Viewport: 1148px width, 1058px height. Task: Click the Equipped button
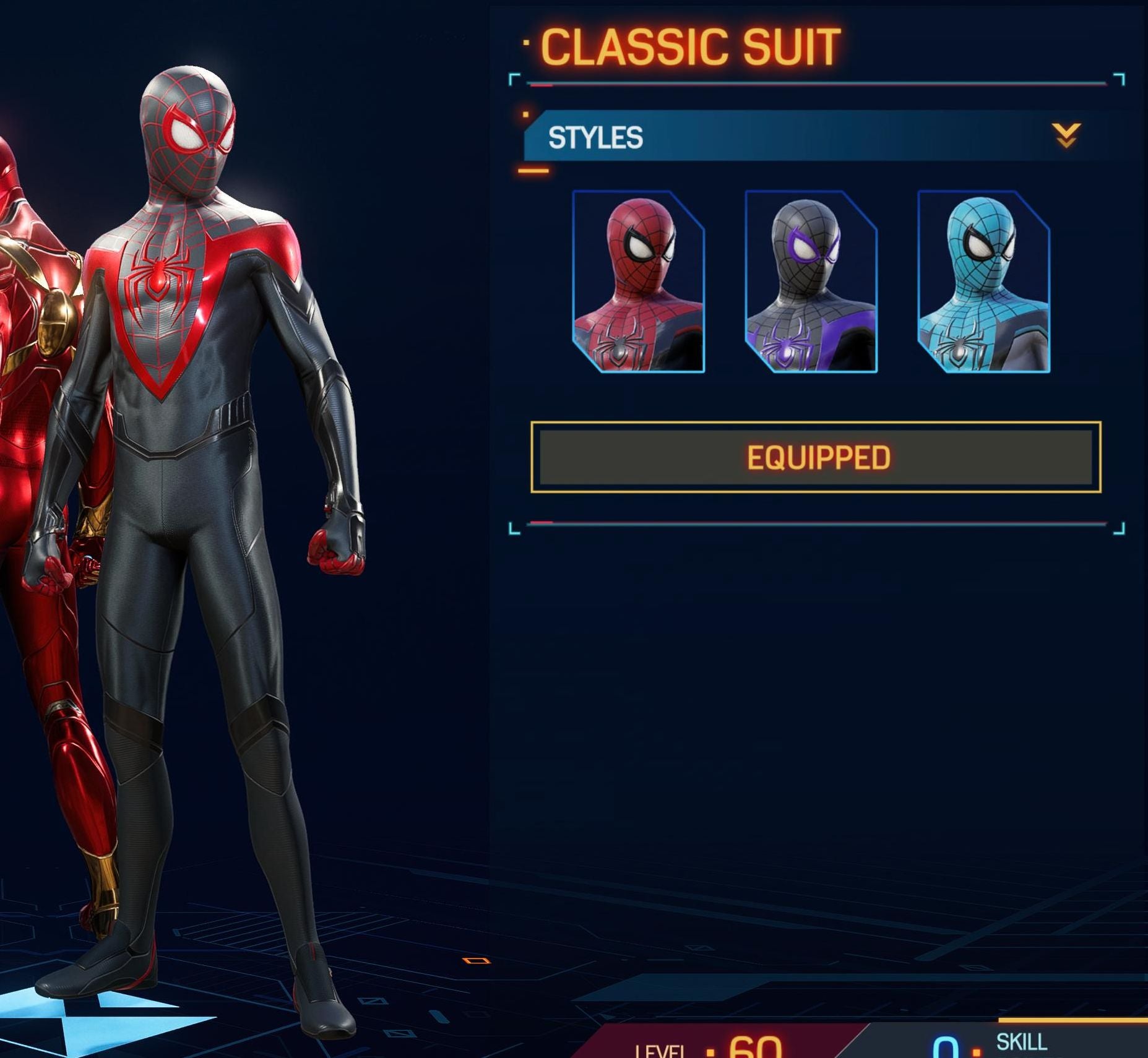coord(816,457)
